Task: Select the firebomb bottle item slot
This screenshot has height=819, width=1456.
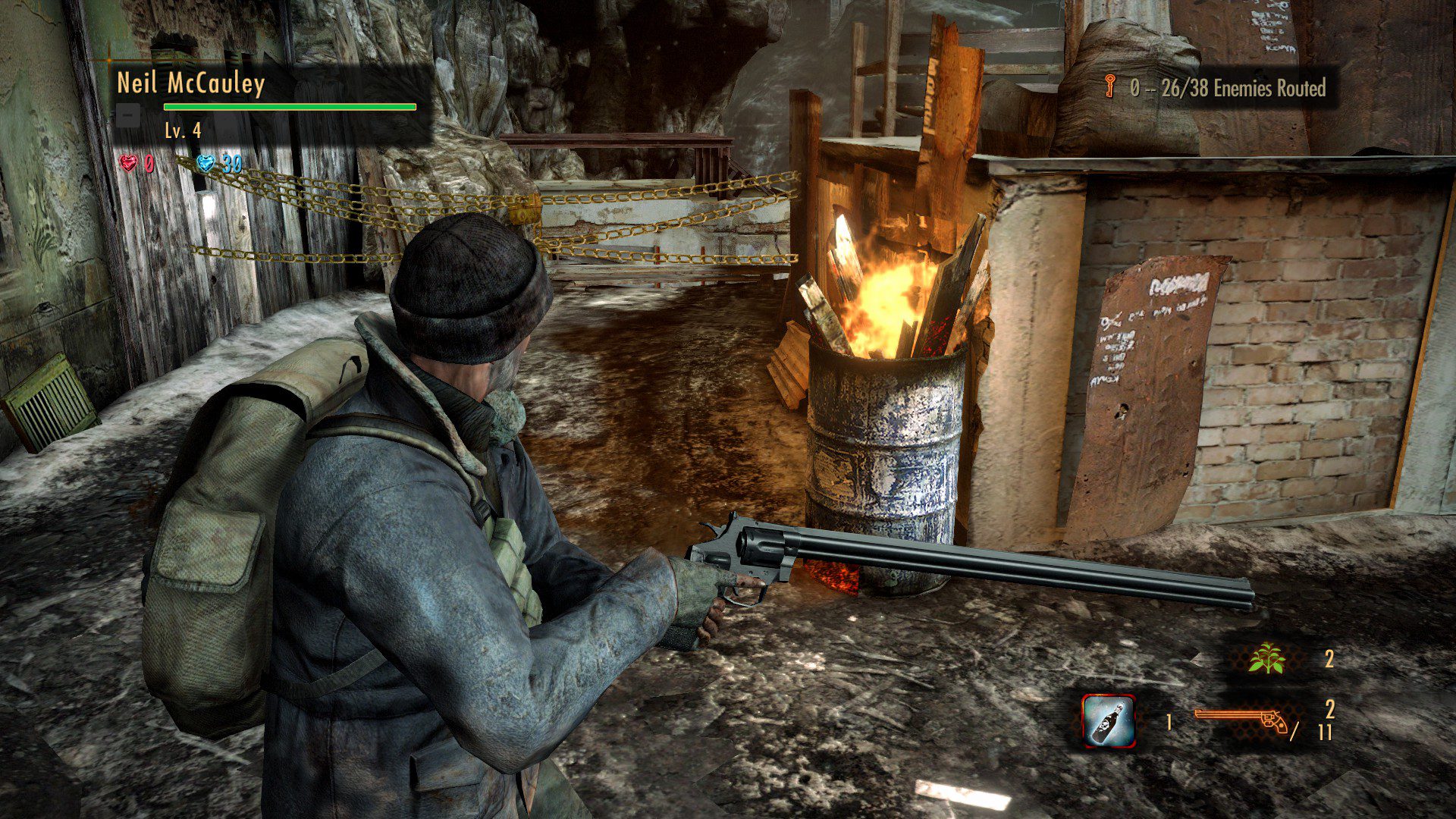Action: [x=1108, y=720]
